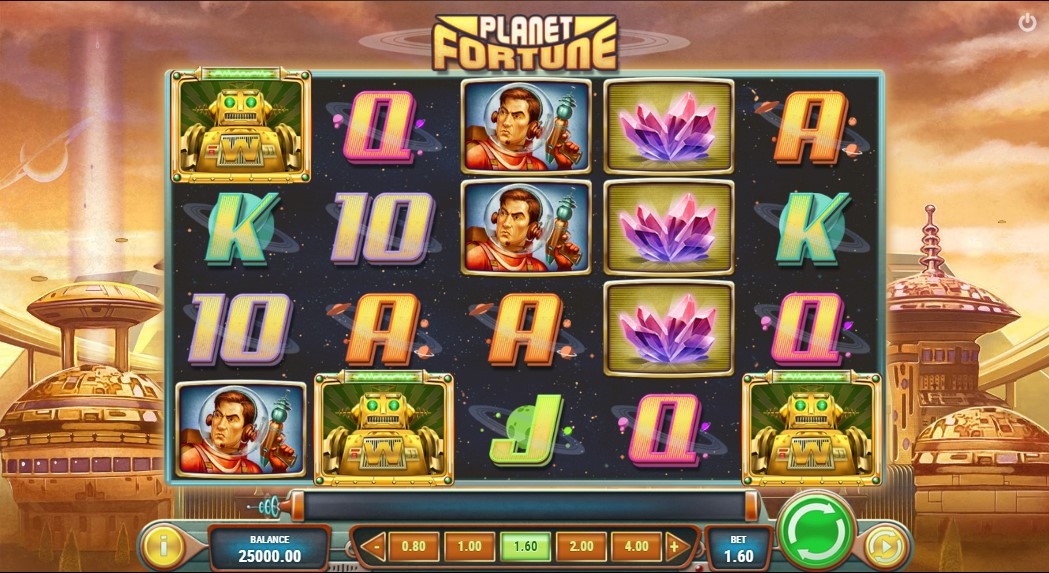The height and width of the screenshot is (573, 1049).
Task: Choose the 1.00 bet value
Action: tap(469, 547)
